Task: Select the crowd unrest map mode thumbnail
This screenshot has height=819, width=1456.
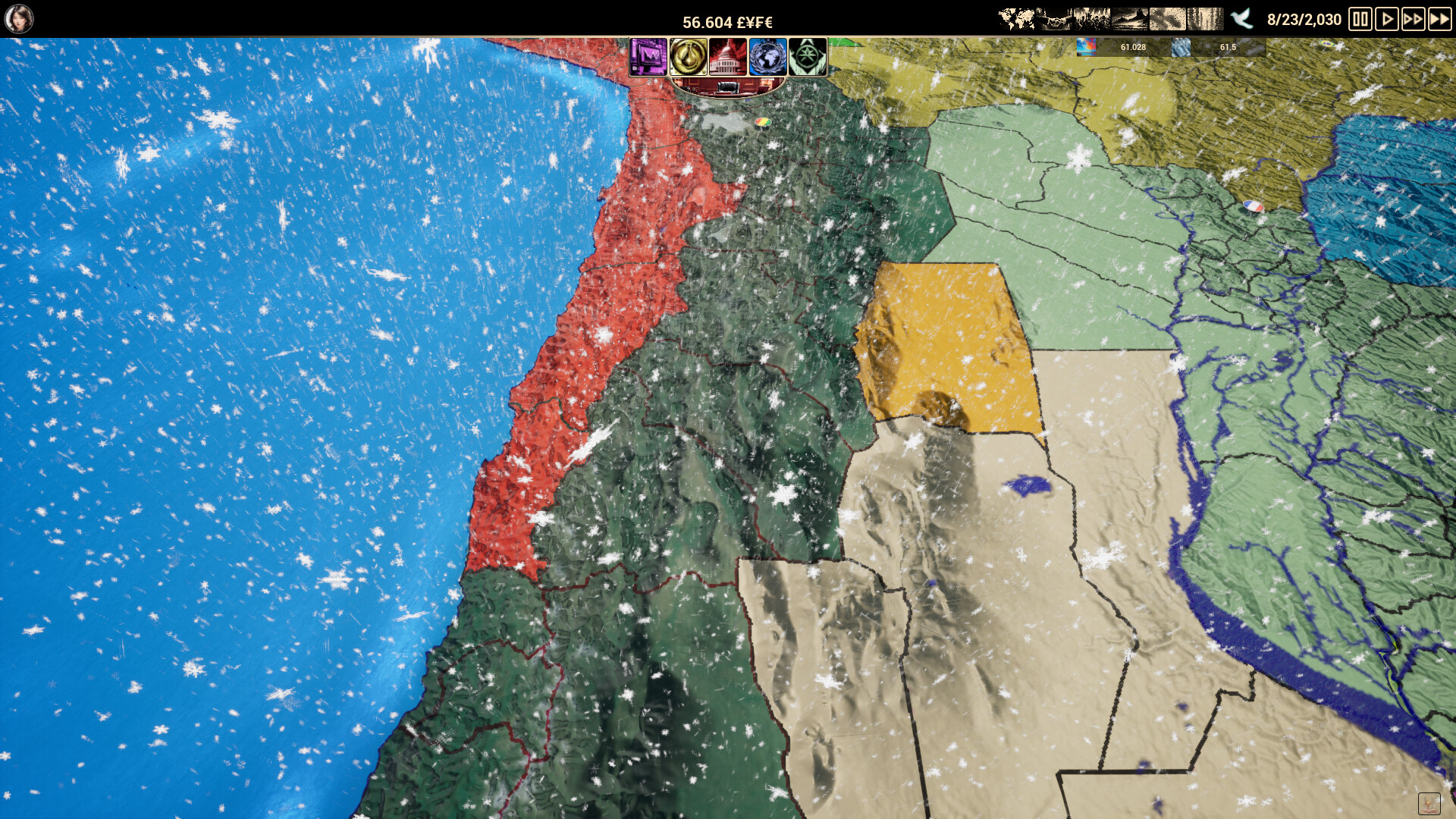Action: (1091, 19)
